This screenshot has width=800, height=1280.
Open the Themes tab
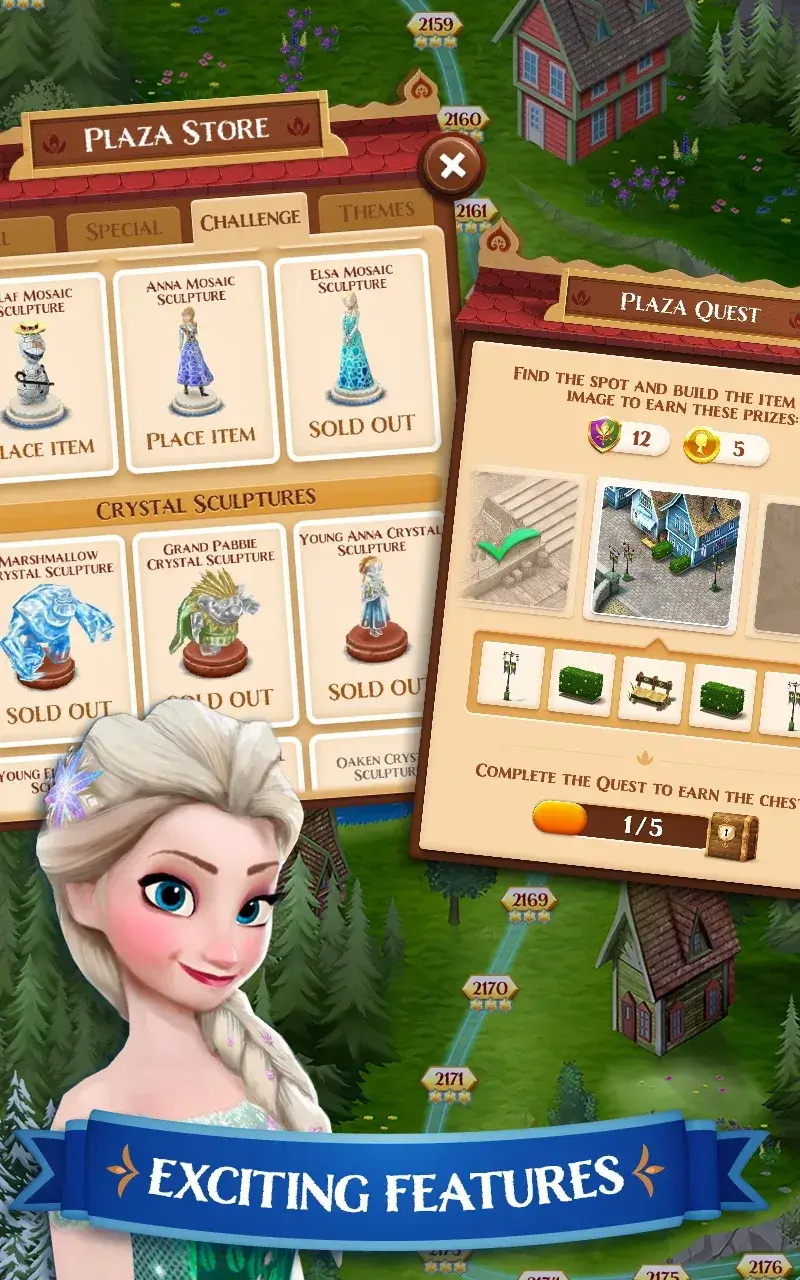point(376,212)
